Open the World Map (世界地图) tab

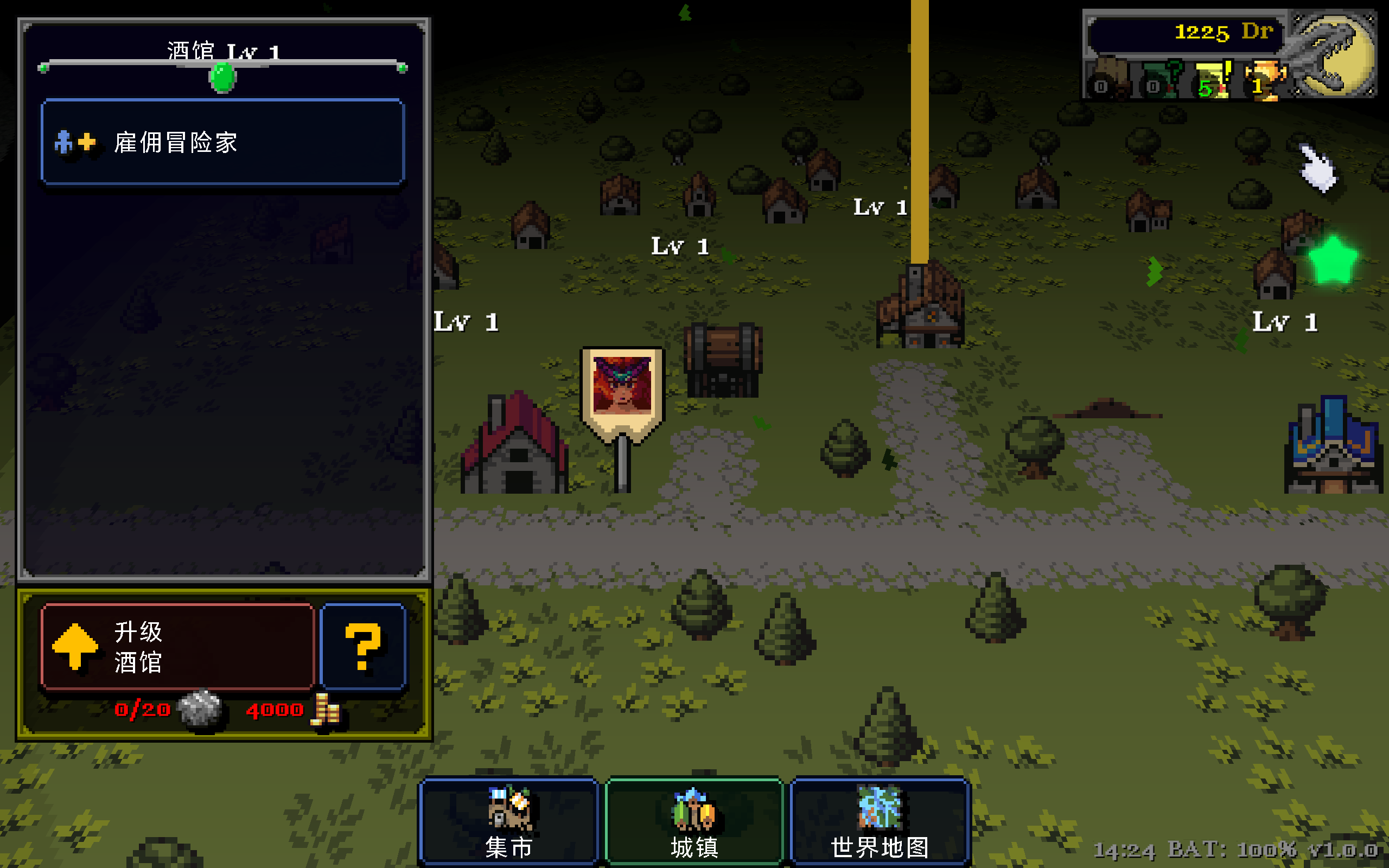click(880, 821)
